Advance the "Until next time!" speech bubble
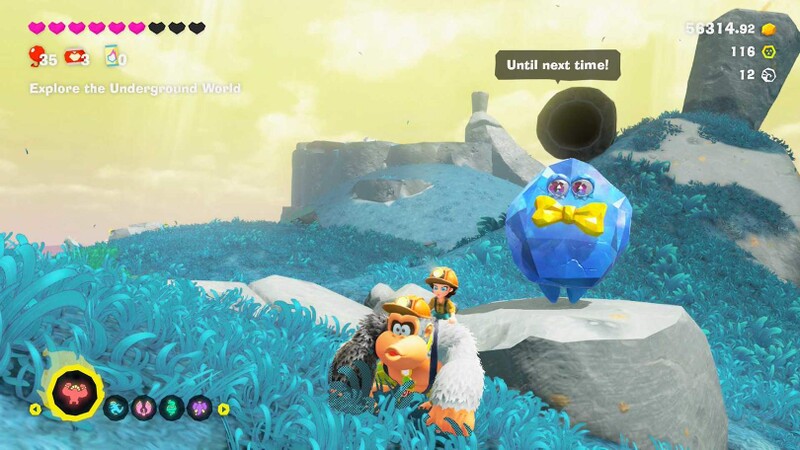The height and width of the screenshot is (450, 800). coord(557,66)
